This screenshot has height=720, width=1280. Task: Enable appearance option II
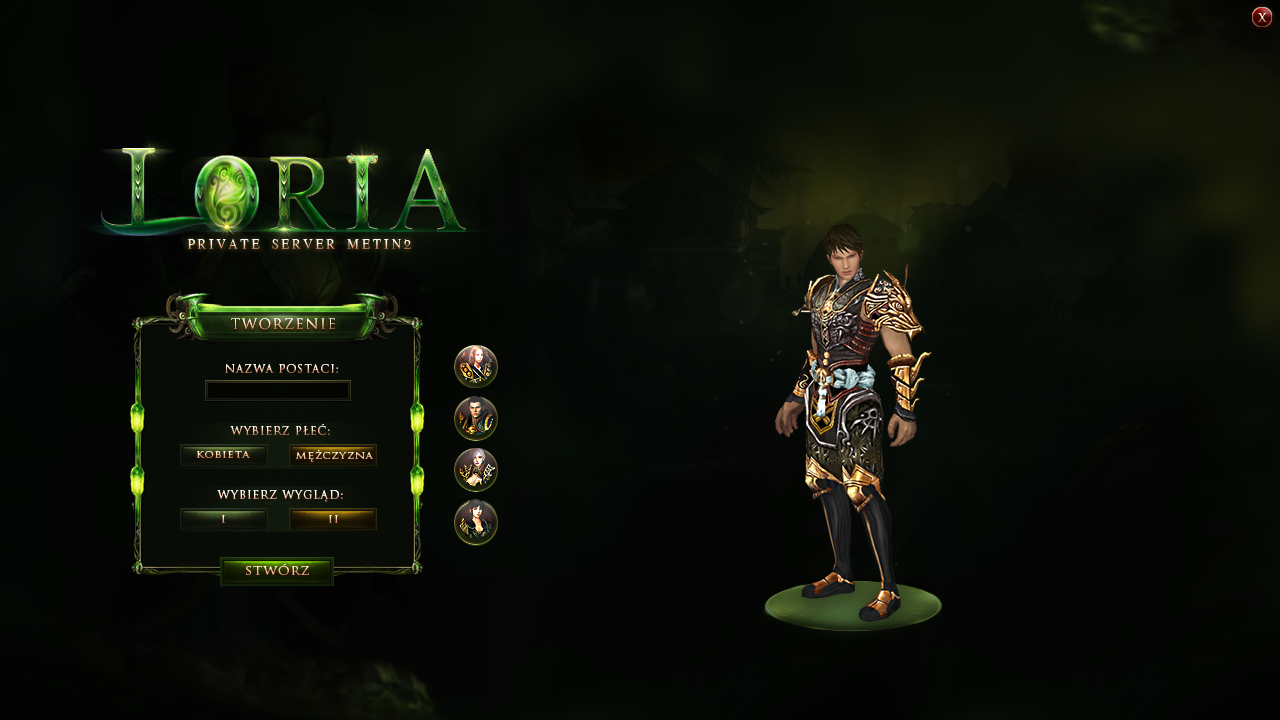point(332,519)
